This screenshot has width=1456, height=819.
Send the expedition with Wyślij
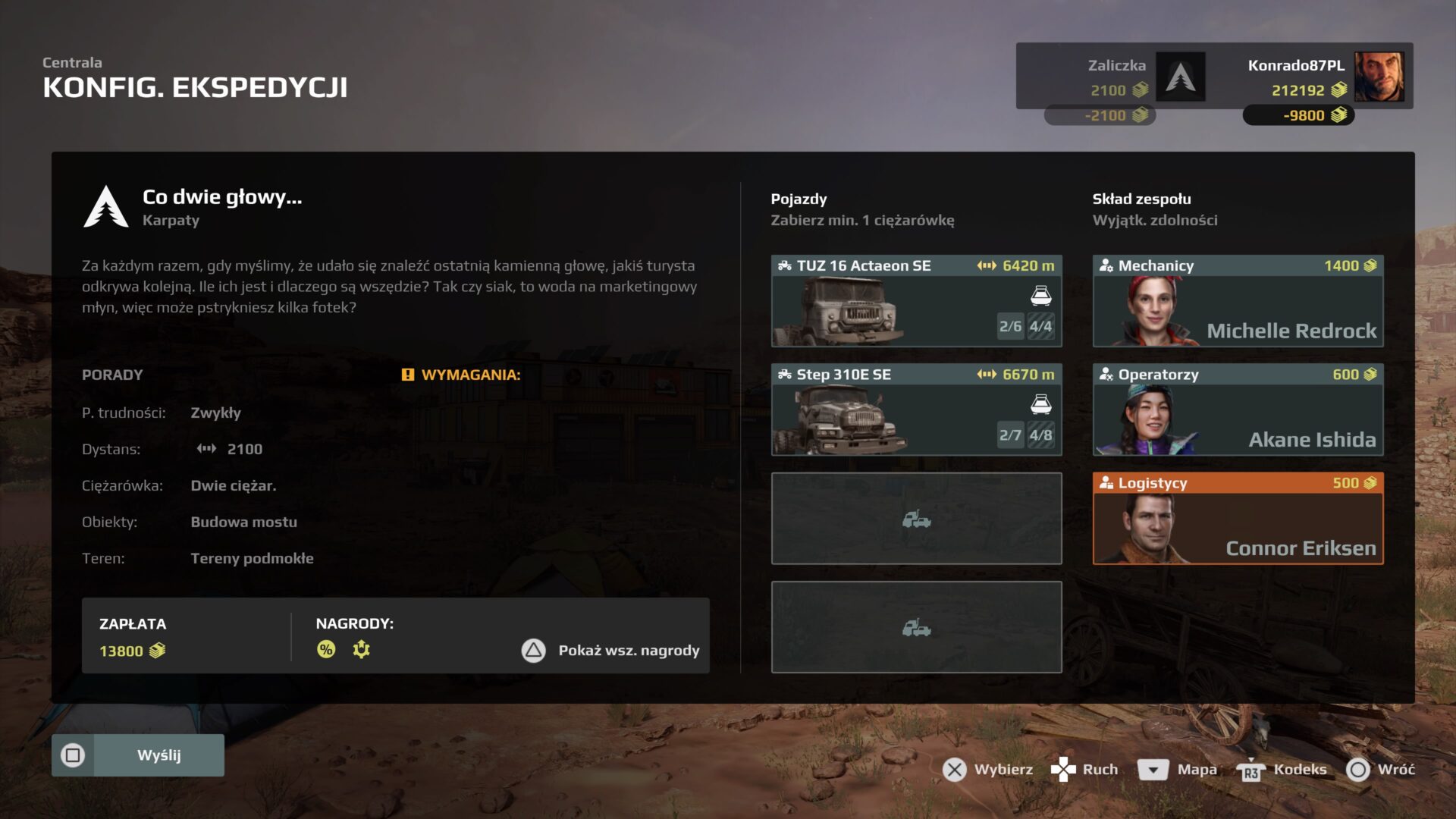138,755
